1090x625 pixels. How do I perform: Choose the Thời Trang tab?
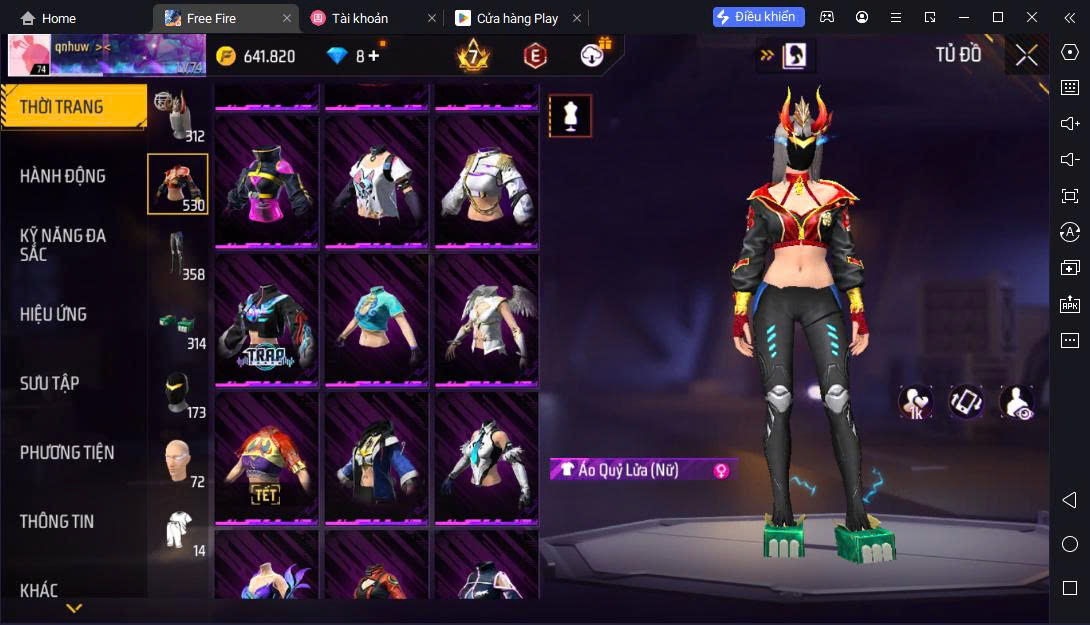(62, 107)
